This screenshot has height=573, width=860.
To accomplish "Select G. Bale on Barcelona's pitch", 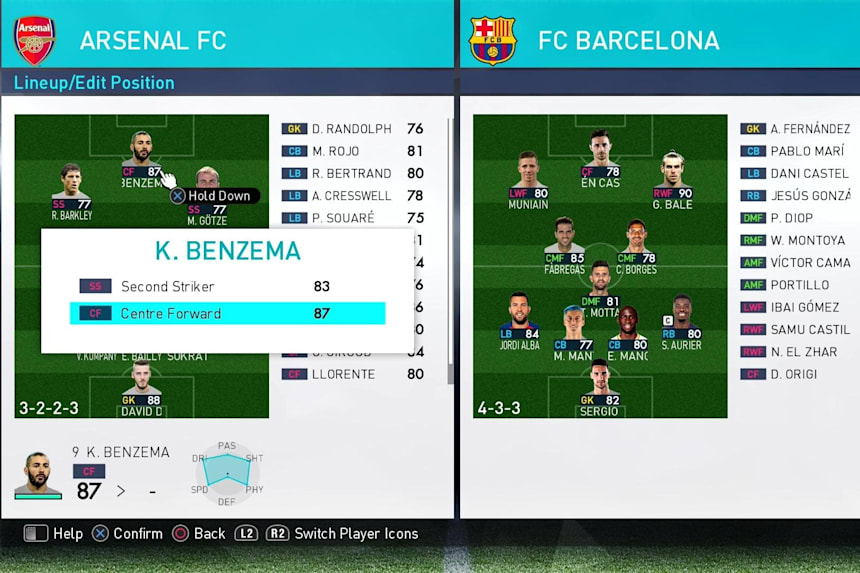I will [672, 179].
